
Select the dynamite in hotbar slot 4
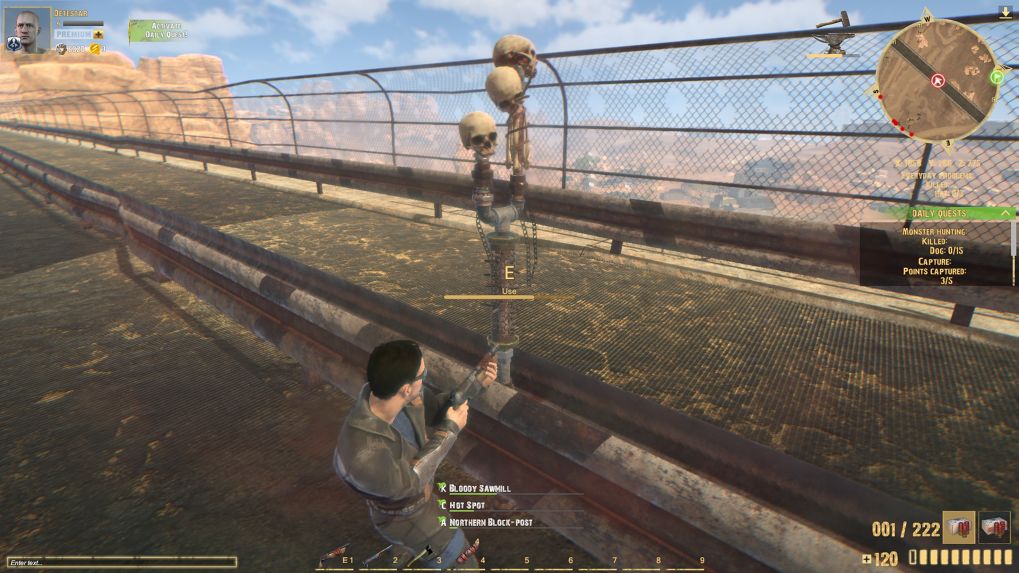(467, 555)
